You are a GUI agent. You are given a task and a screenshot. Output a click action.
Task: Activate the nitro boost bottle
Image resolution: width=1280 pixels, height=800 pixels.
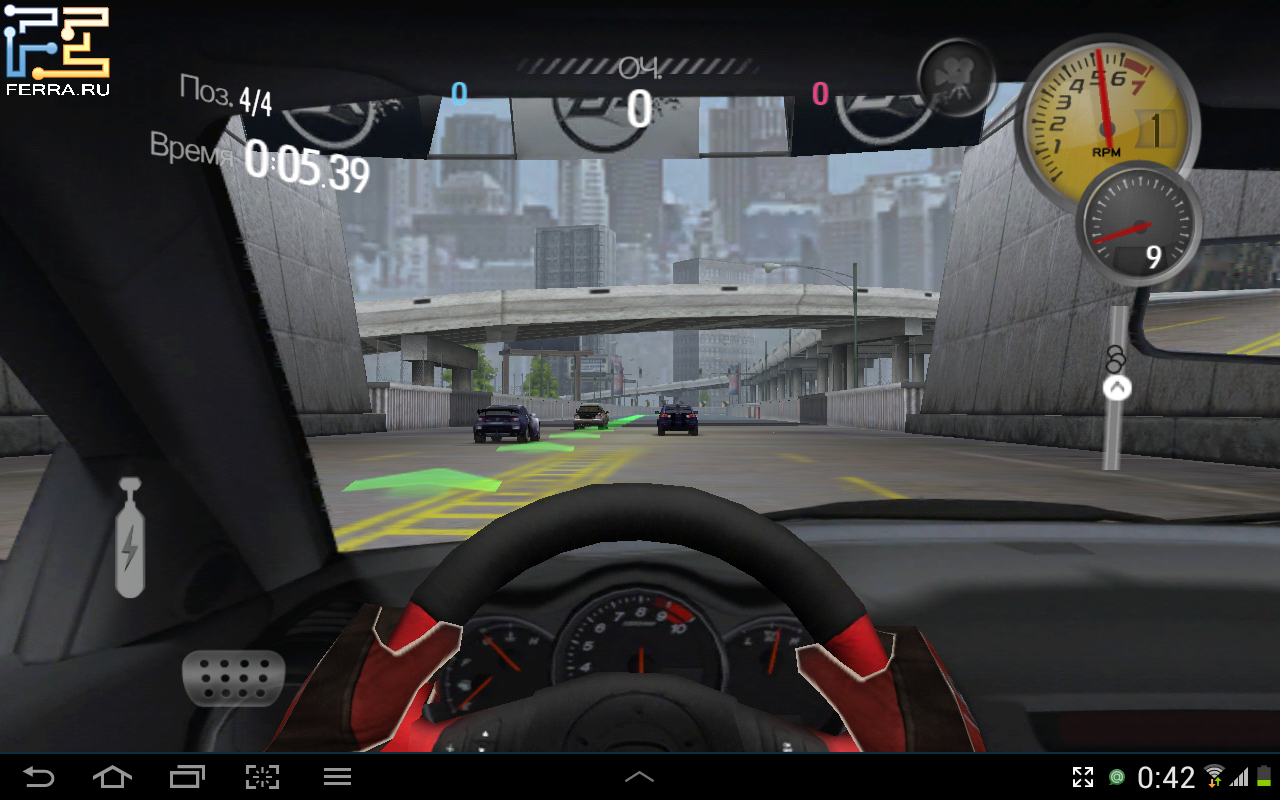point(130,538)
